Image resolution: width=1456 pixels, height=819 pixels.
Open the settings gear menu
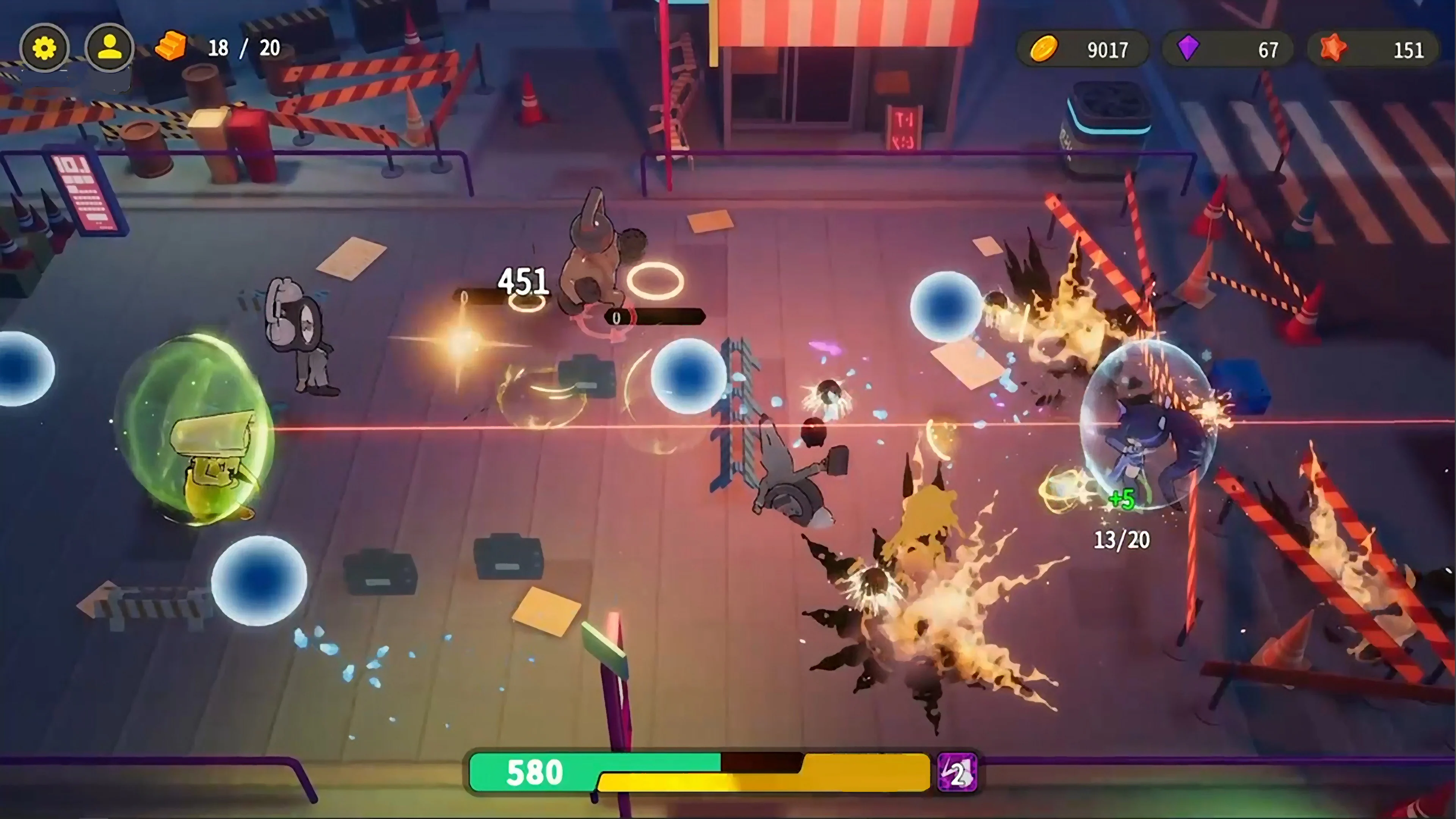pos(45,48)
